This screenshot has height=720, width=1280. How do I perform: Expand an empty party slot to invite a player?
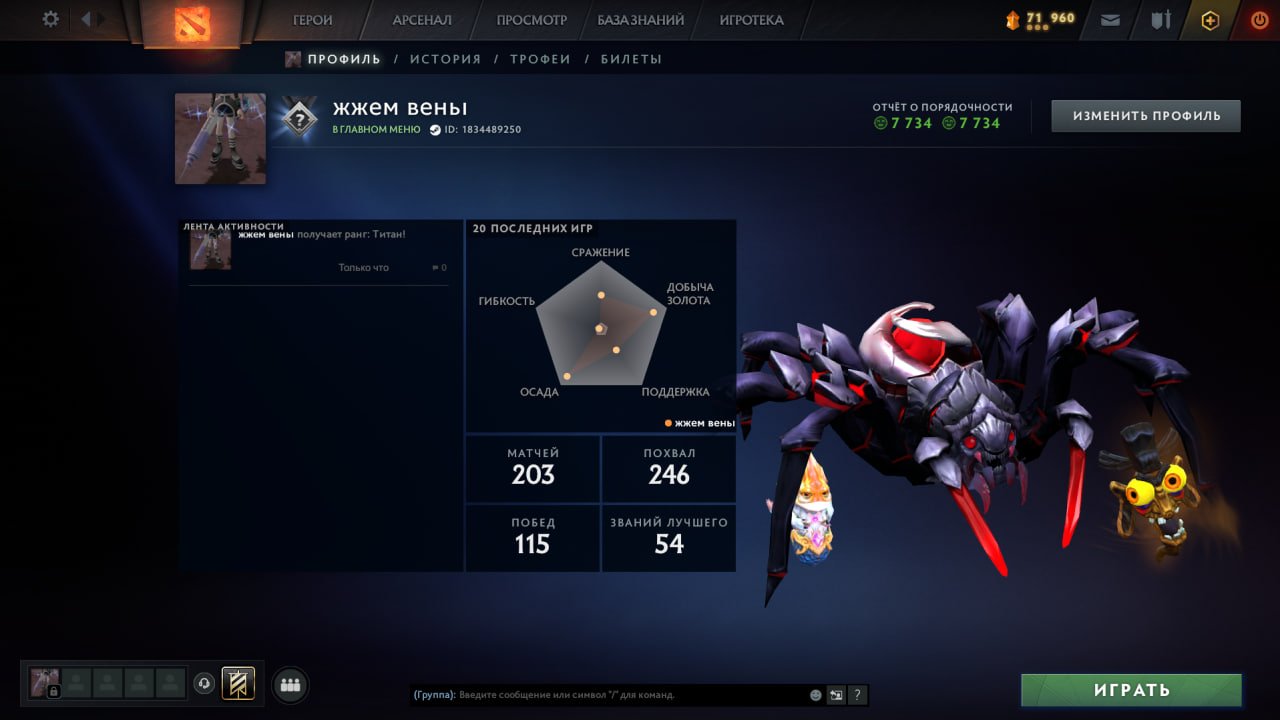pos(75,683)
